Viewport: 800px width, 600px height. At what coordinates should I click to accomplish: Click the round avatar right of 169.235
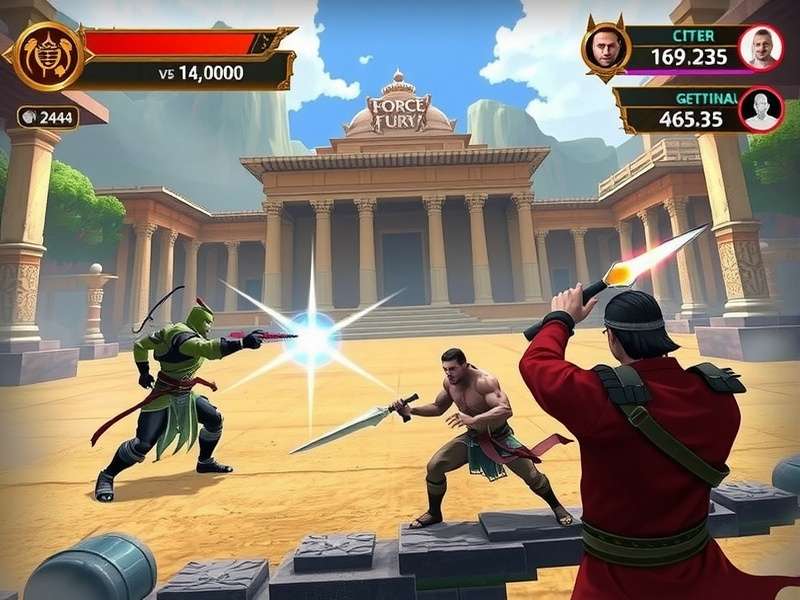point(760,47)
